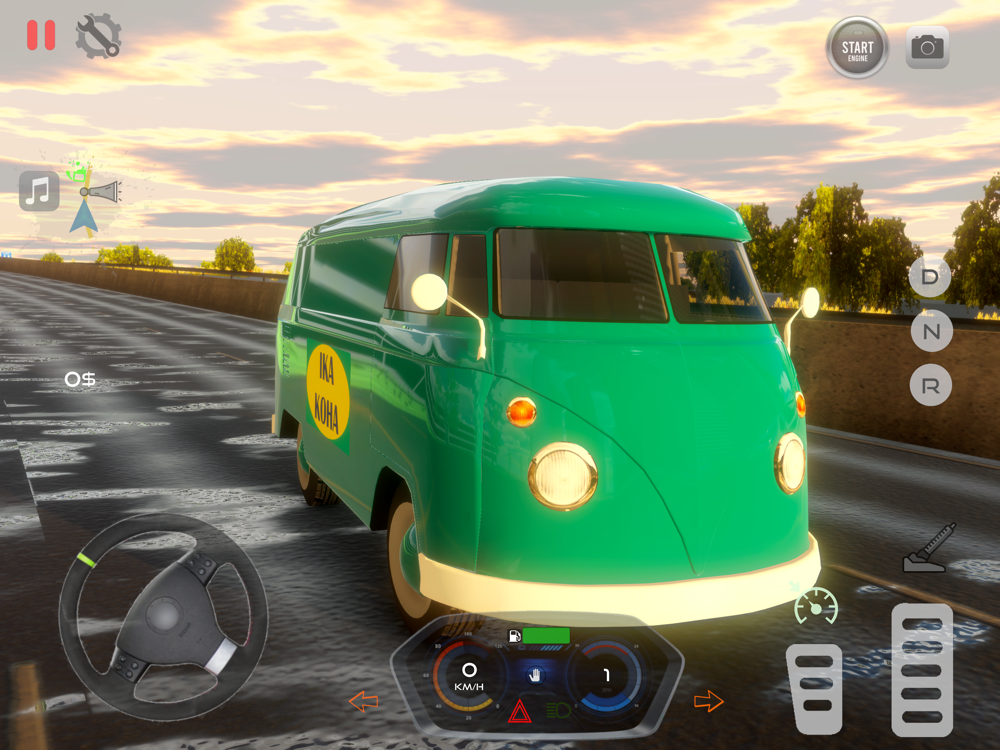Open the camera view button

point(927,47)
